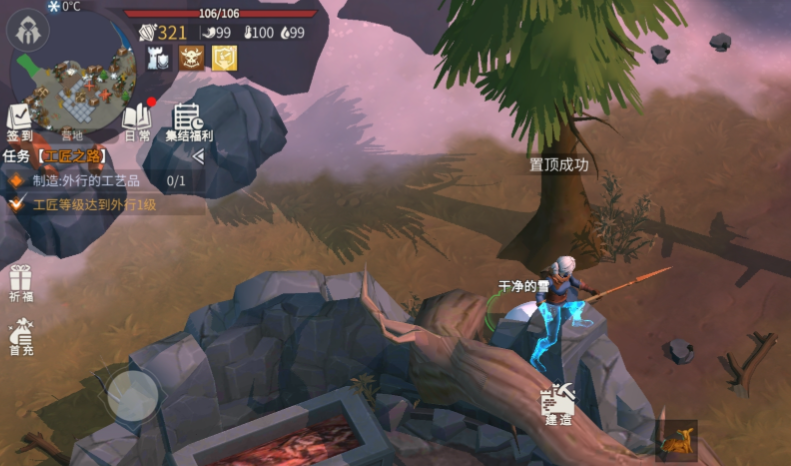Click the castle and shield status icon
This screenshot has height=466, width=791.
(158, 58)
